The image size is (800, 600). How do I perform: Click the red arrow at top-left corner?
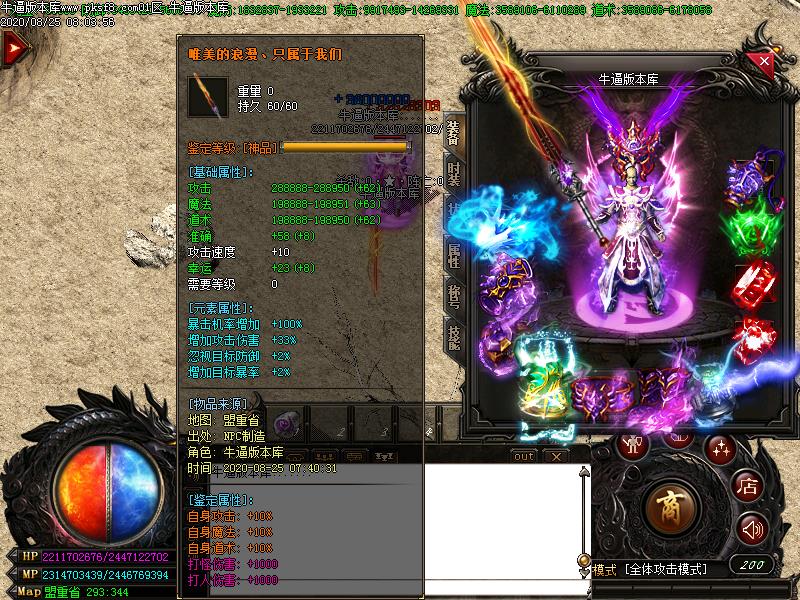click(14, 50)
